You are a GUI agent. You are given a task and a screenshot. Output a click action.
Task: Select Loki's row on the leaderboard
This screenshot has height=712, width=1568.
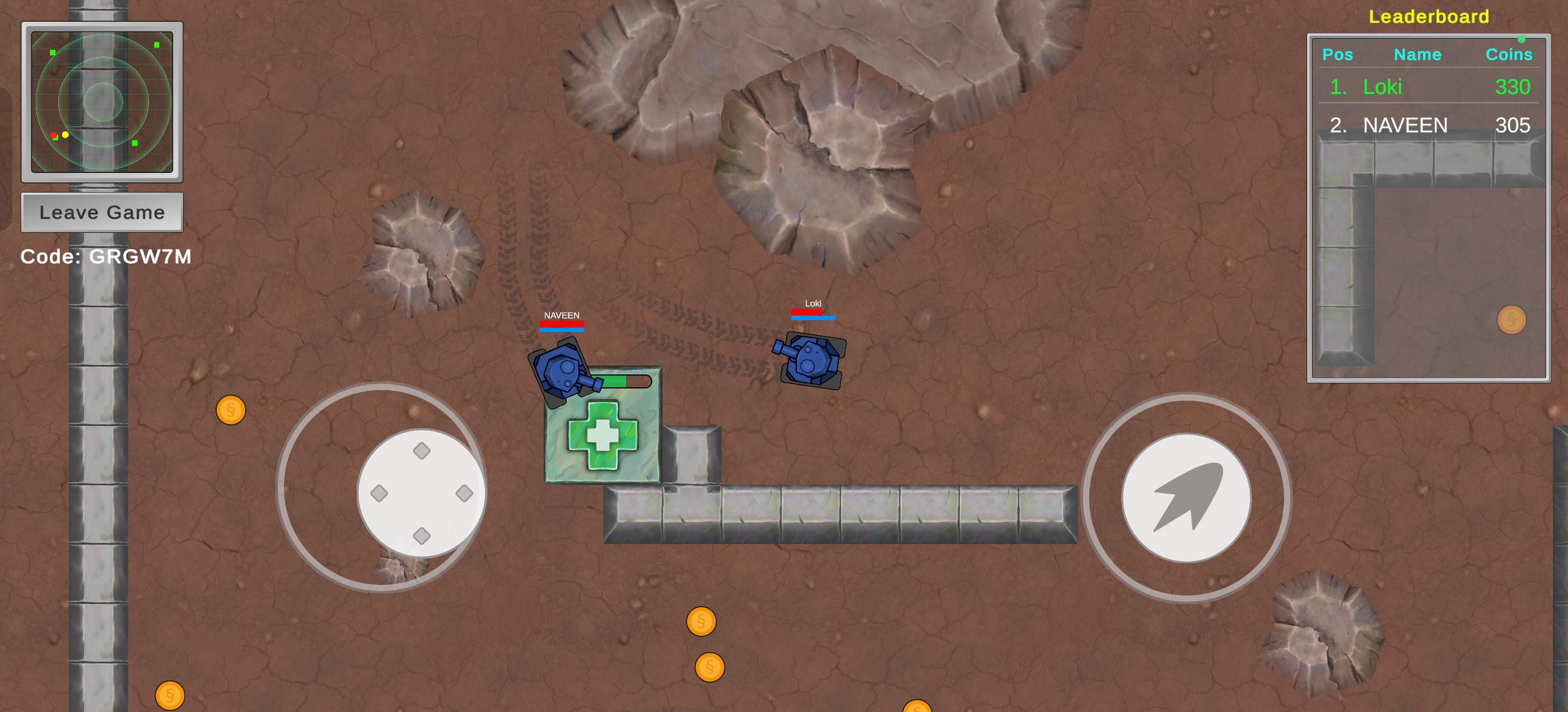pos(1428,87)
